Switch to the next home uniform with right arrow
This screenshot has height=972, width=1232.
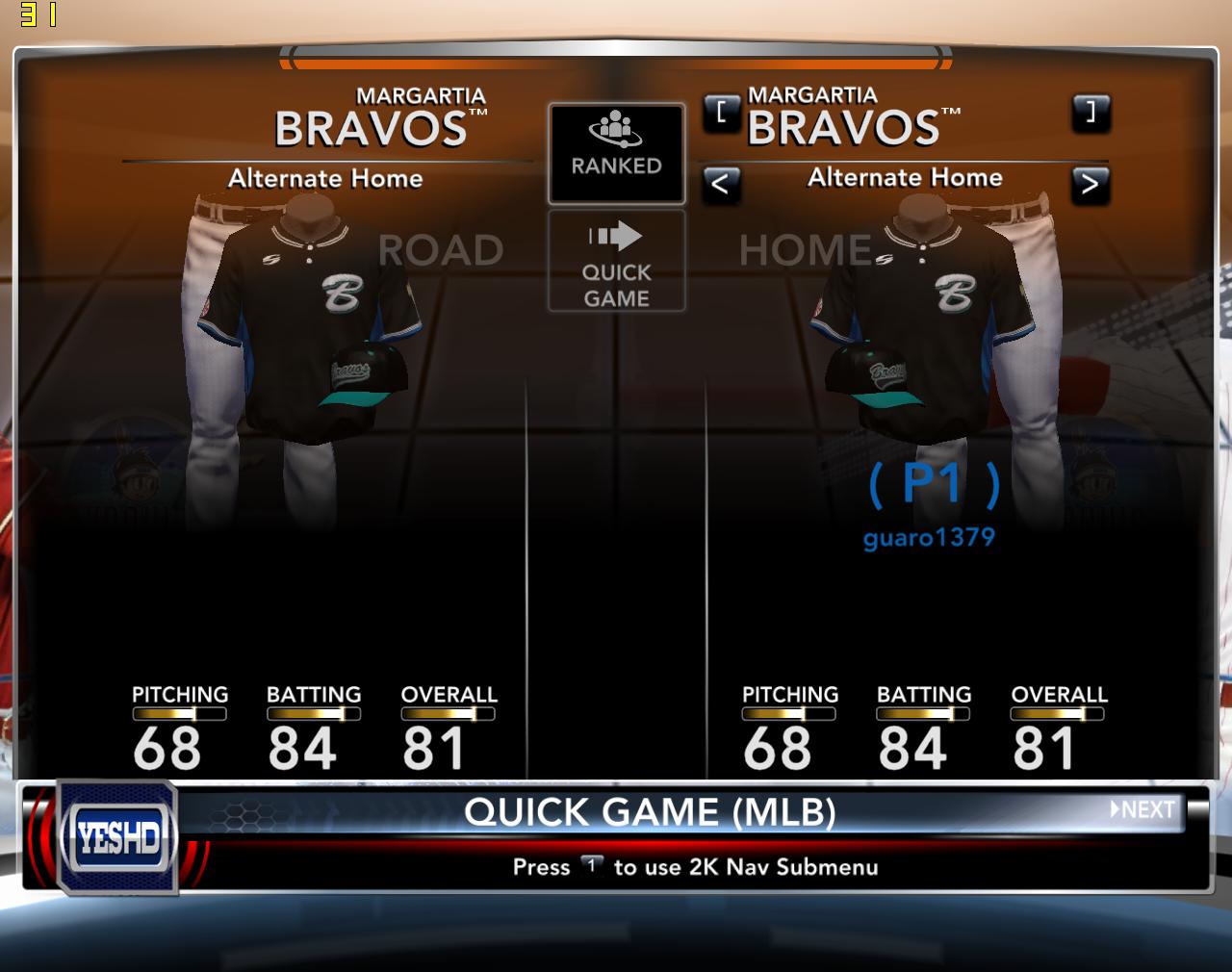1090,184
